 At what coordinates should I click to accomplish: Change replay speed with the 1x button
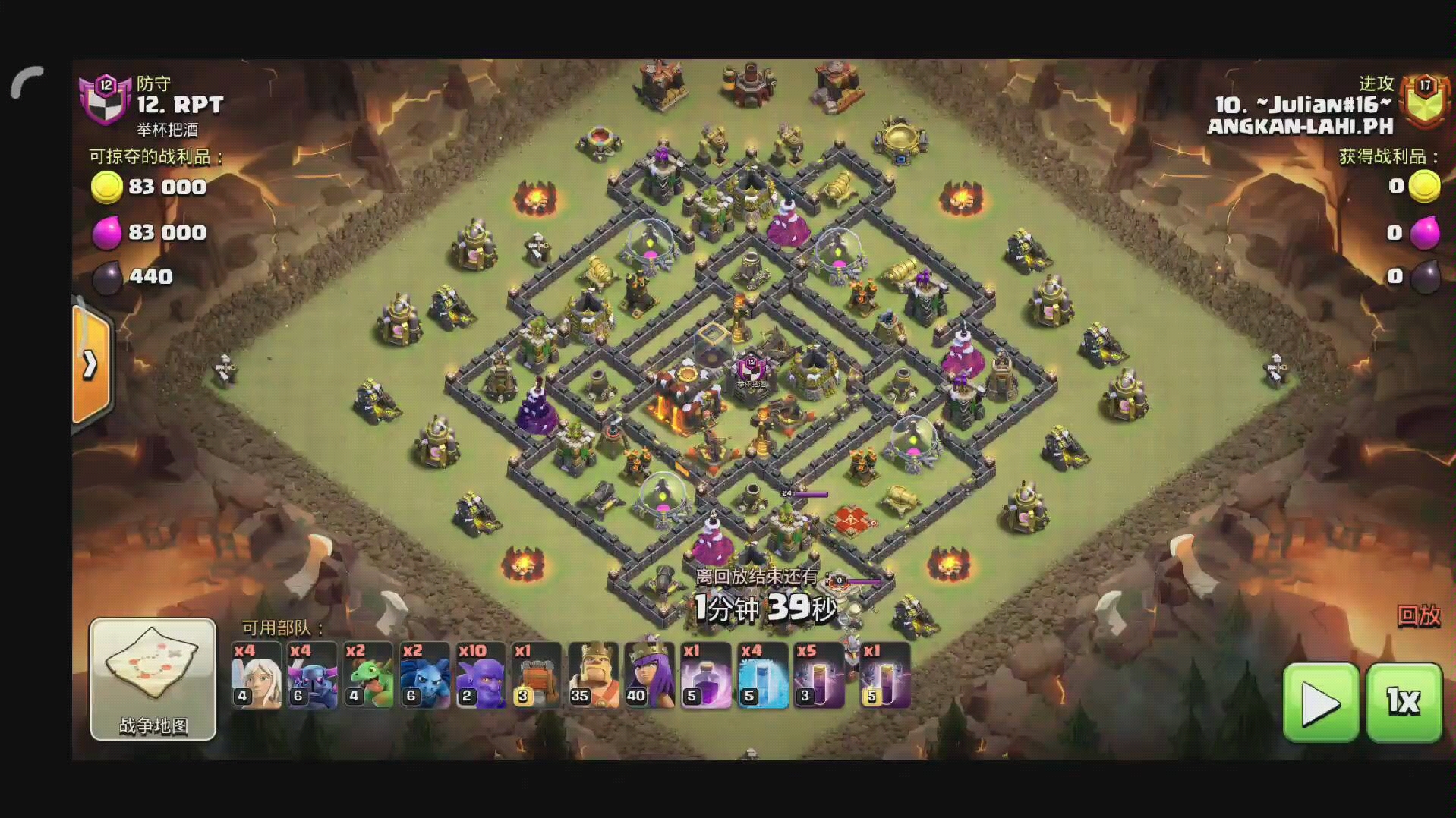[1404, 702]
